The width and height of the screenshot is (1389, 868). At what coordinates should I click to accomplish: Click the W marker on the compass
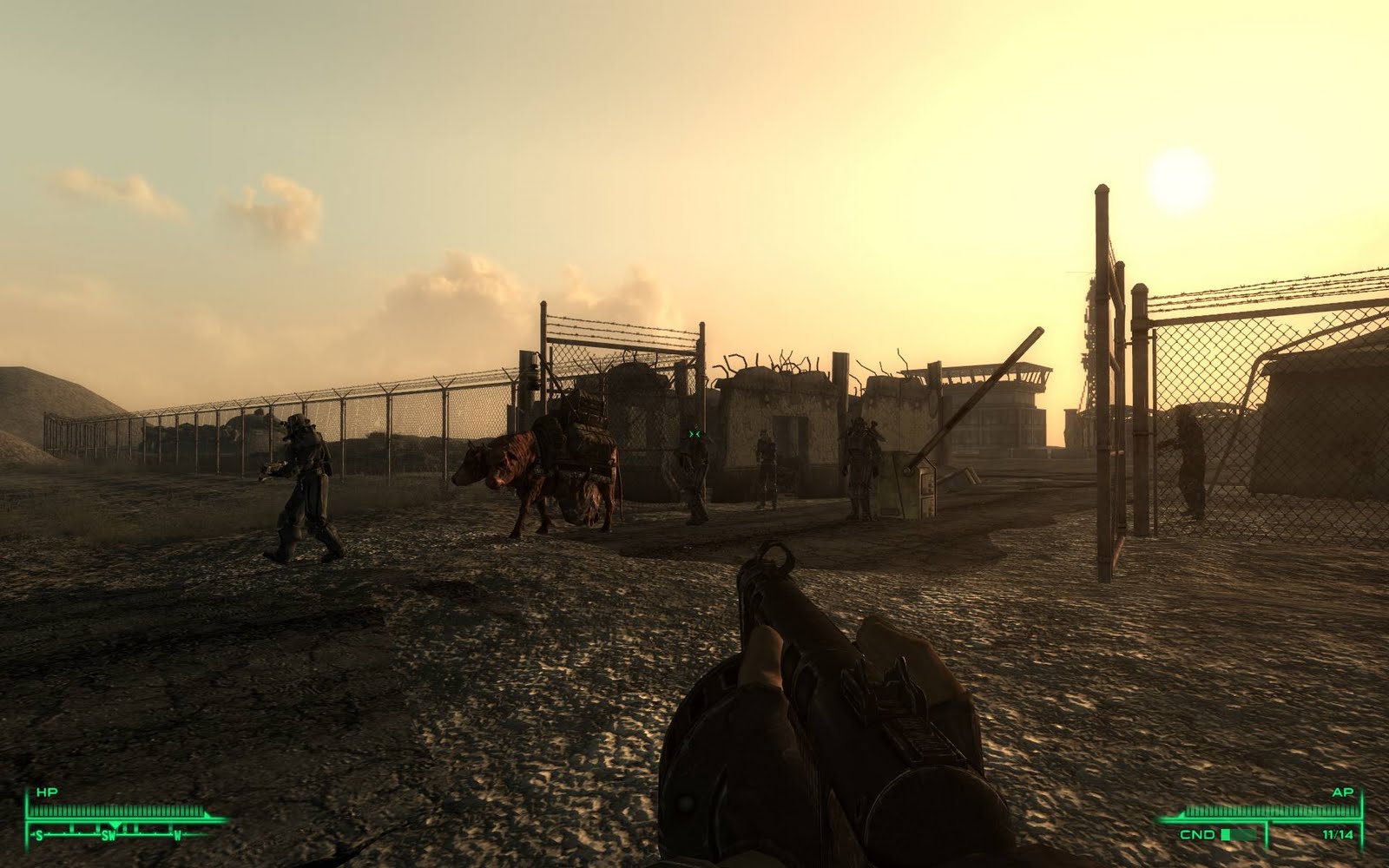(x=178, y=836)
